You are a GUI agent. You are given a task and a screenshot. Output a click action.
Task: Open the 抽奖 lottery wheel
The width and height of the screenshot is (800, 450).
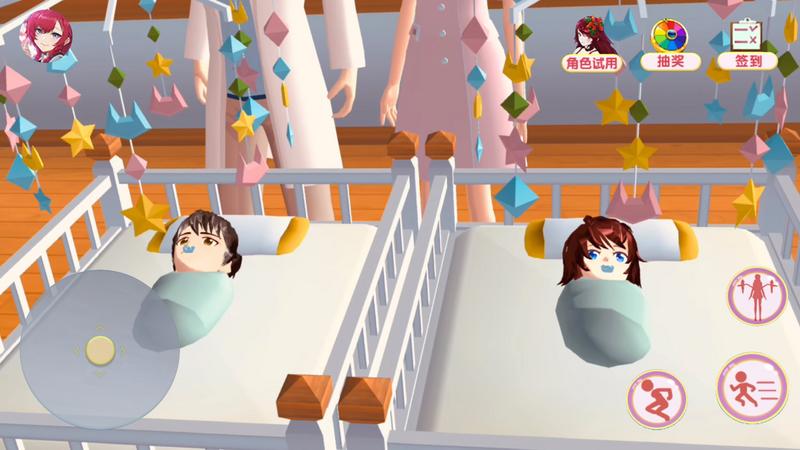coord(669,43)
